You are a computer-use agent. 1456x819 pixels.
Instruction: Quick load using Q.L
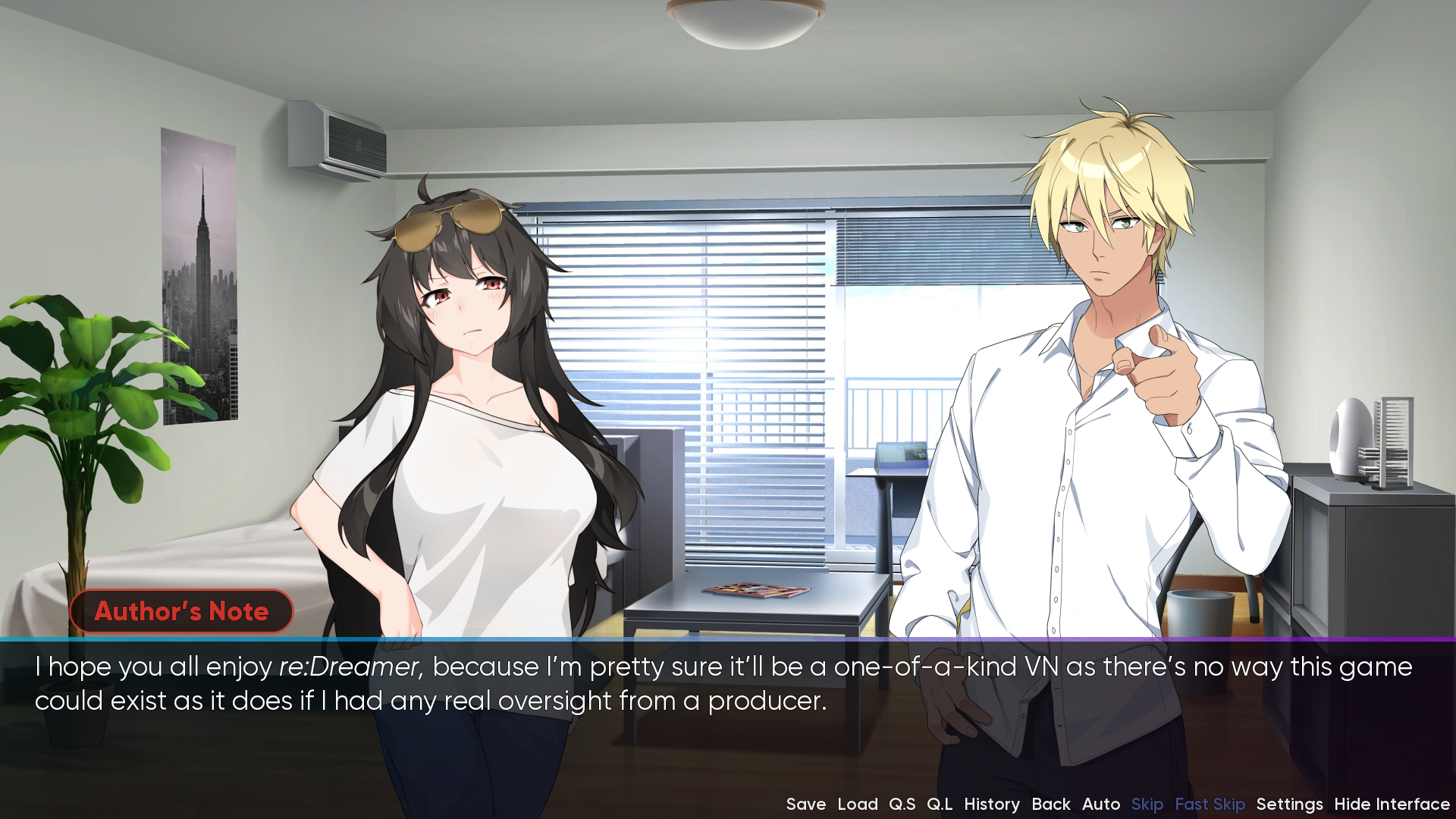coord(940,804)
